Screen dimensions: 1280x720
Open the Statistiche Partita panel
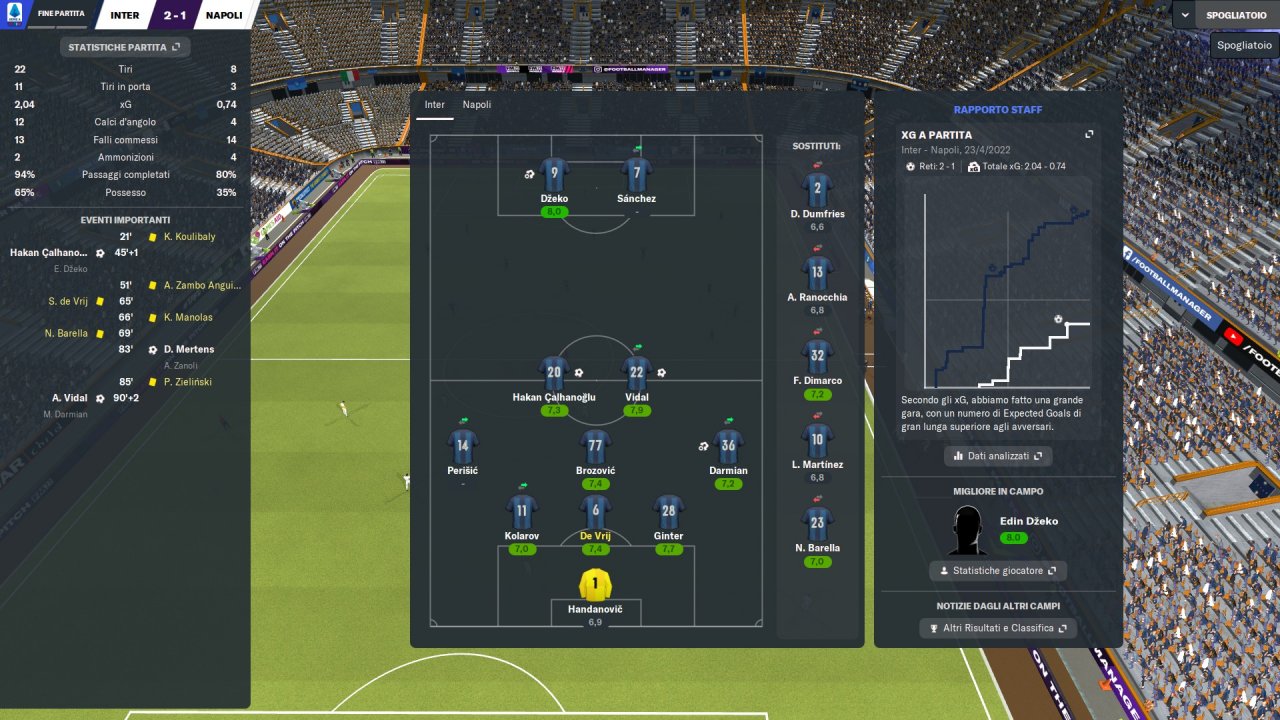coord(124,46)
